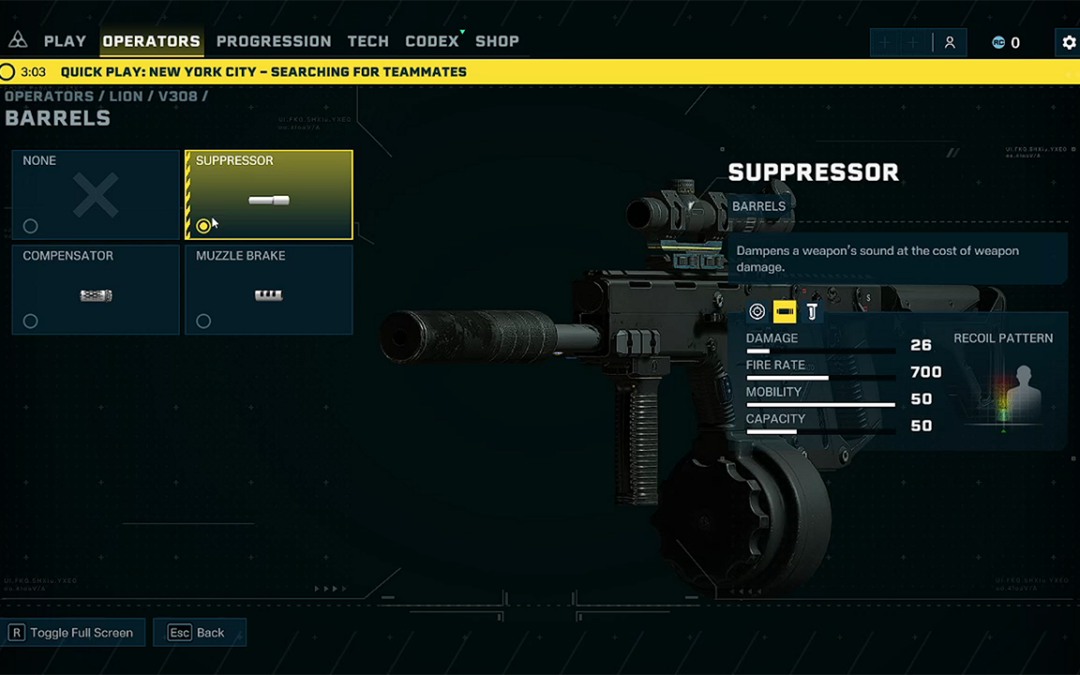This screenshot has width=1080, height=675.
Task: Open the TECH tab
Action: tap(368, 42)
